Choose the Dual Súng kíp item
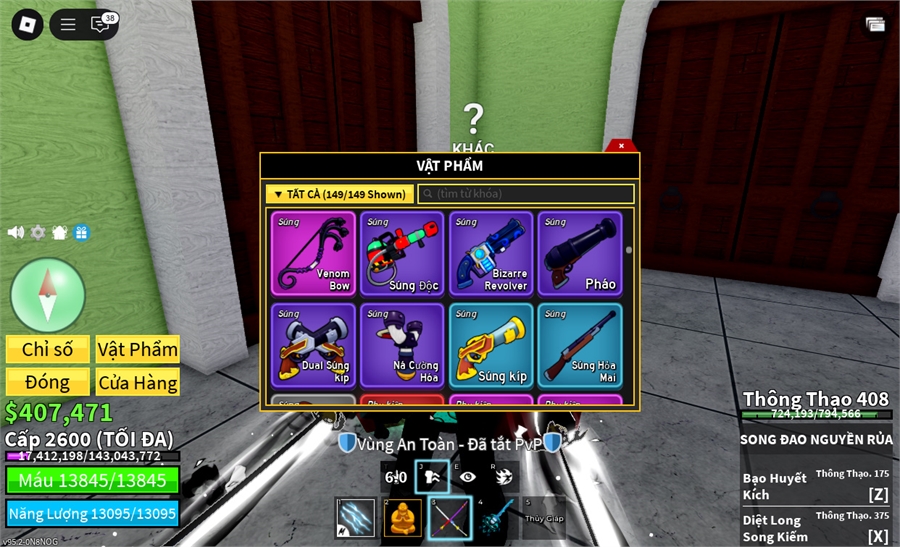 click(314, 345)
